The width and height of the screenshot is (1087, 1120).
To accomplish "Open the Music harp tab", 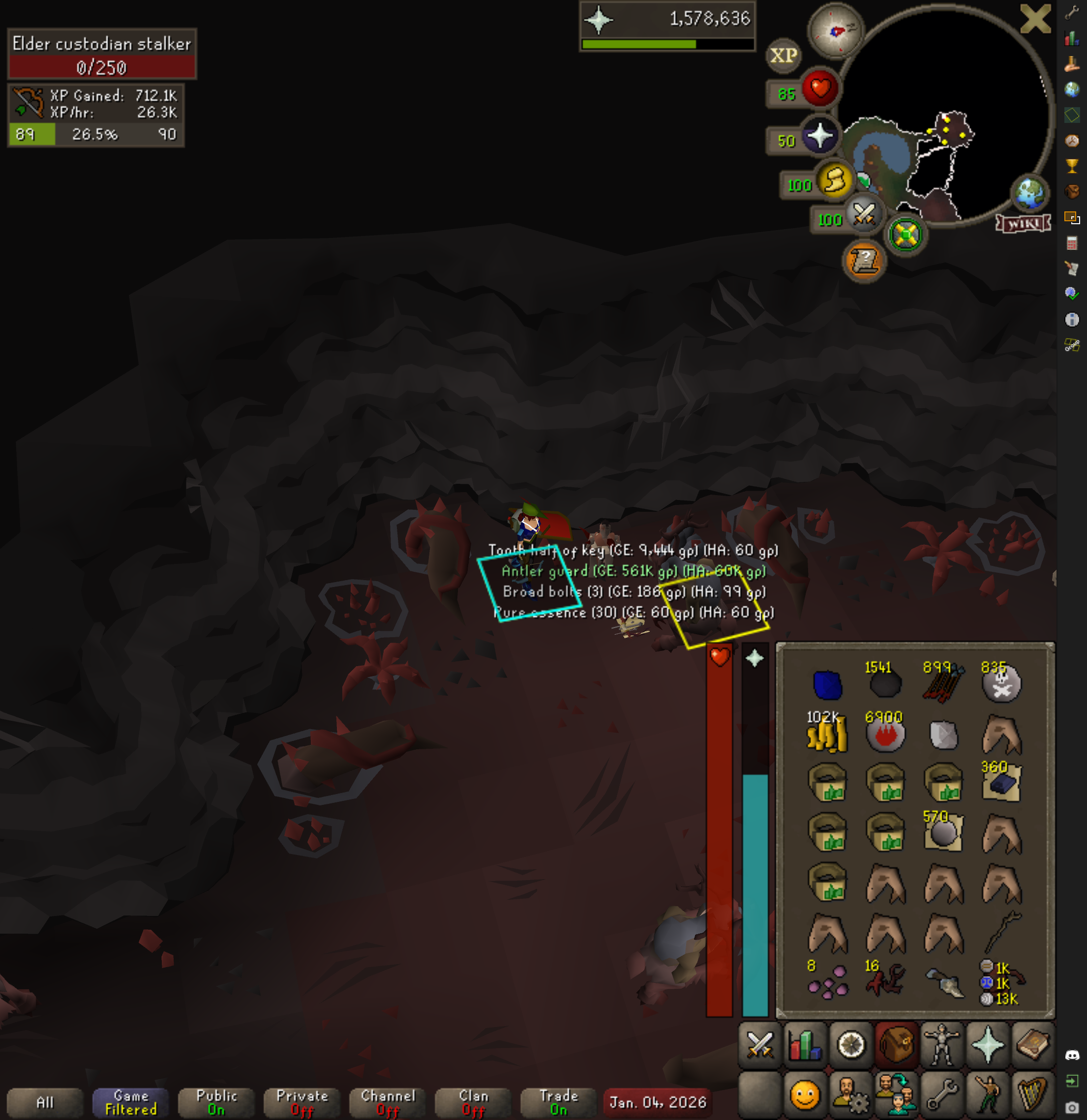I will click(x=1033, y=1095).
